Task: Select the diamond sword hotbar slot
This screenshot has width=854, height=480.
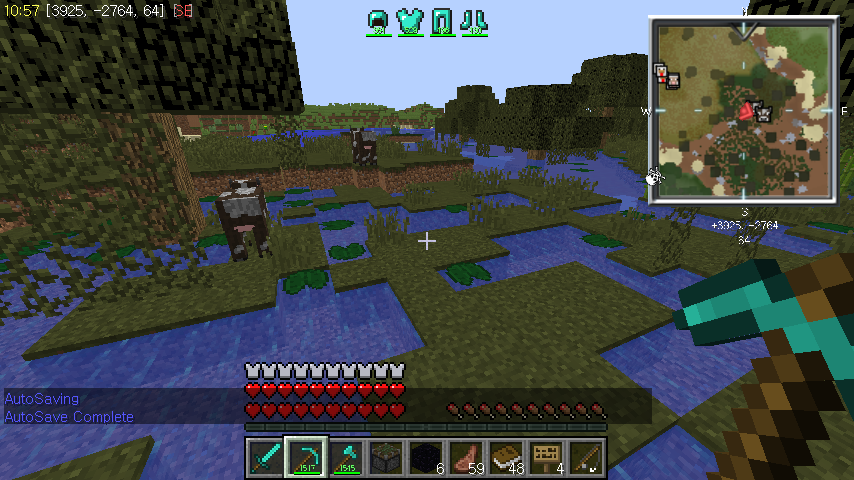Action: pyautogui.click(x=265, y=459)
